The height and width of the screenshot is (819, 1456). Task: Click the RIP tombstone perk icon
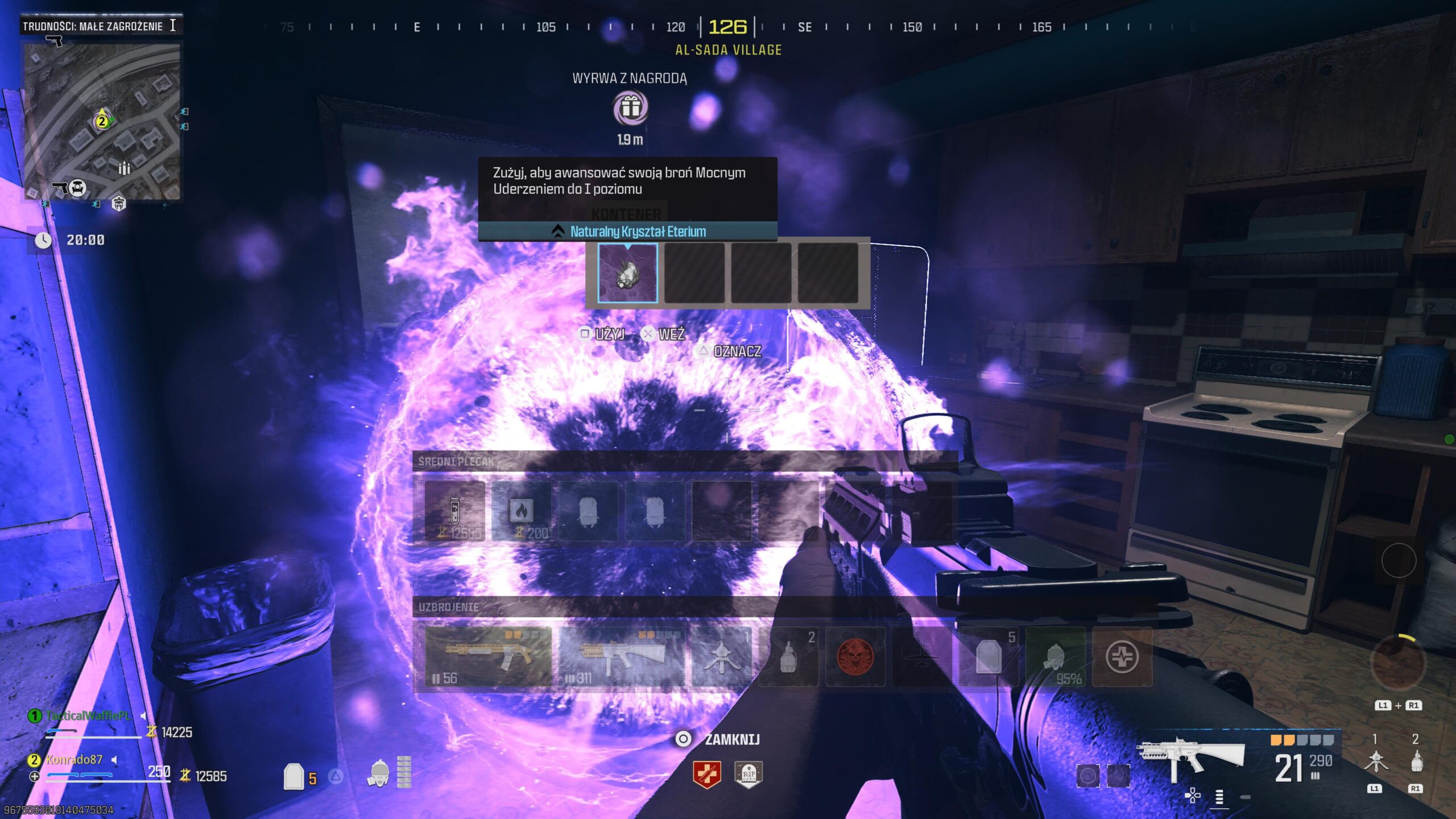coord(748,774)
